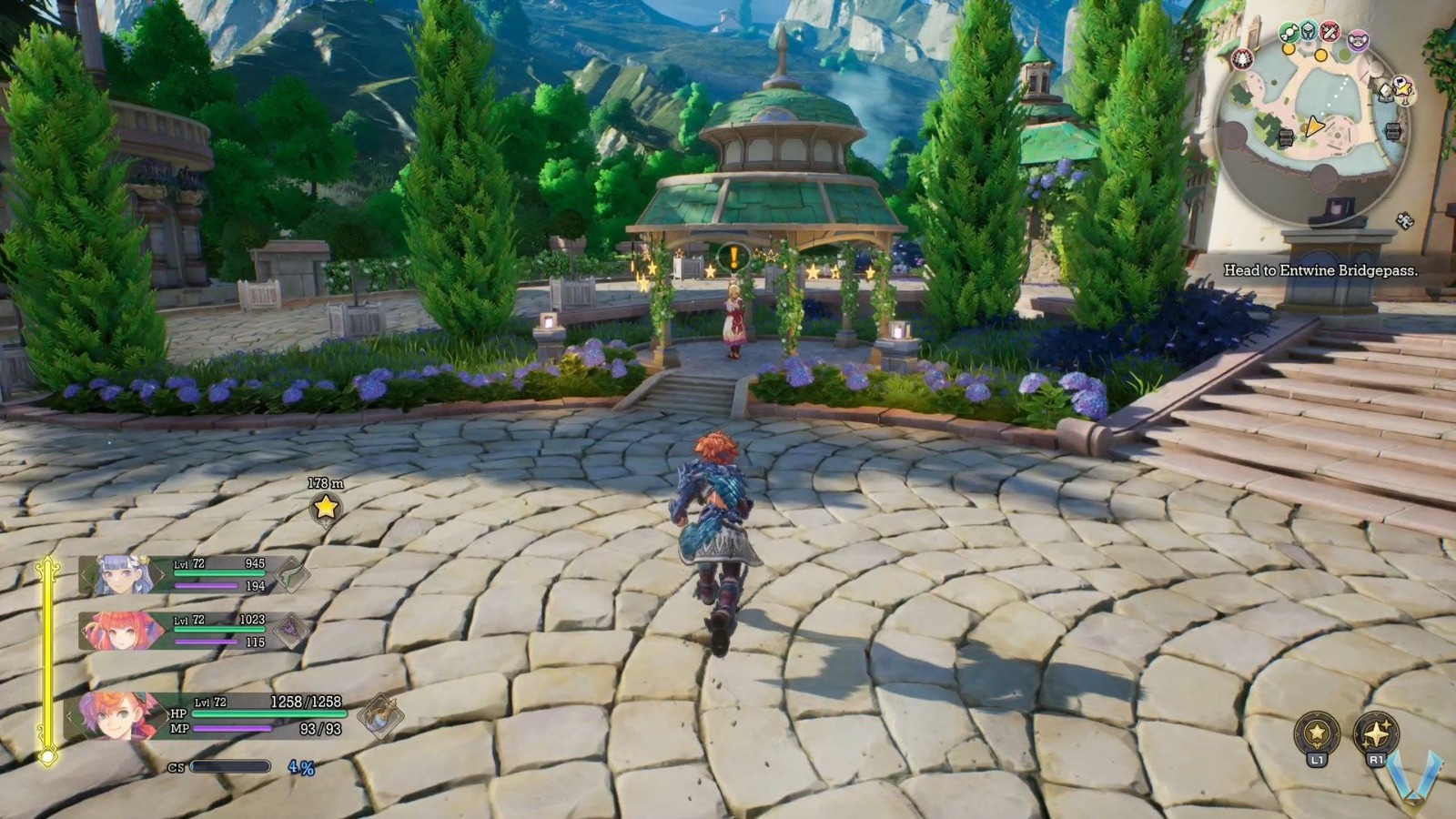Select the yellow vertical gauge on the left edge
1456x819 pixels.
(x=48, y=654)
